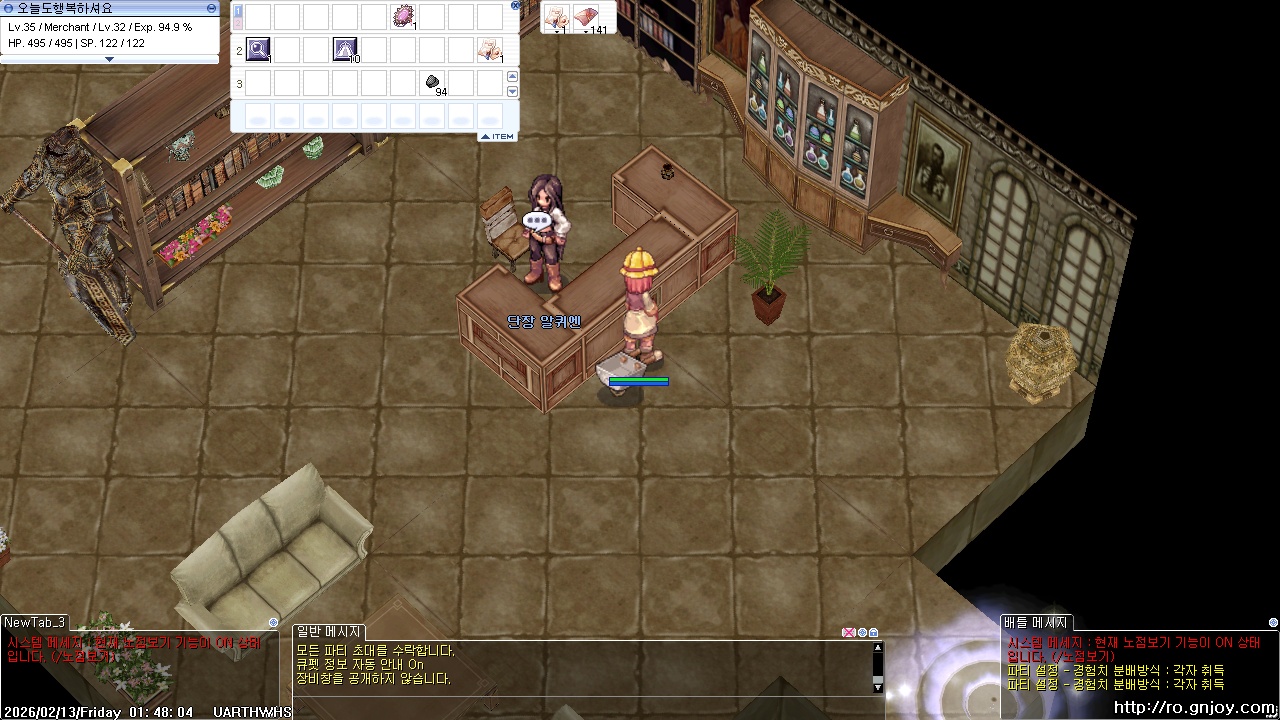Close the hotbar window
1280x720 pixels.
pos(516,5)
